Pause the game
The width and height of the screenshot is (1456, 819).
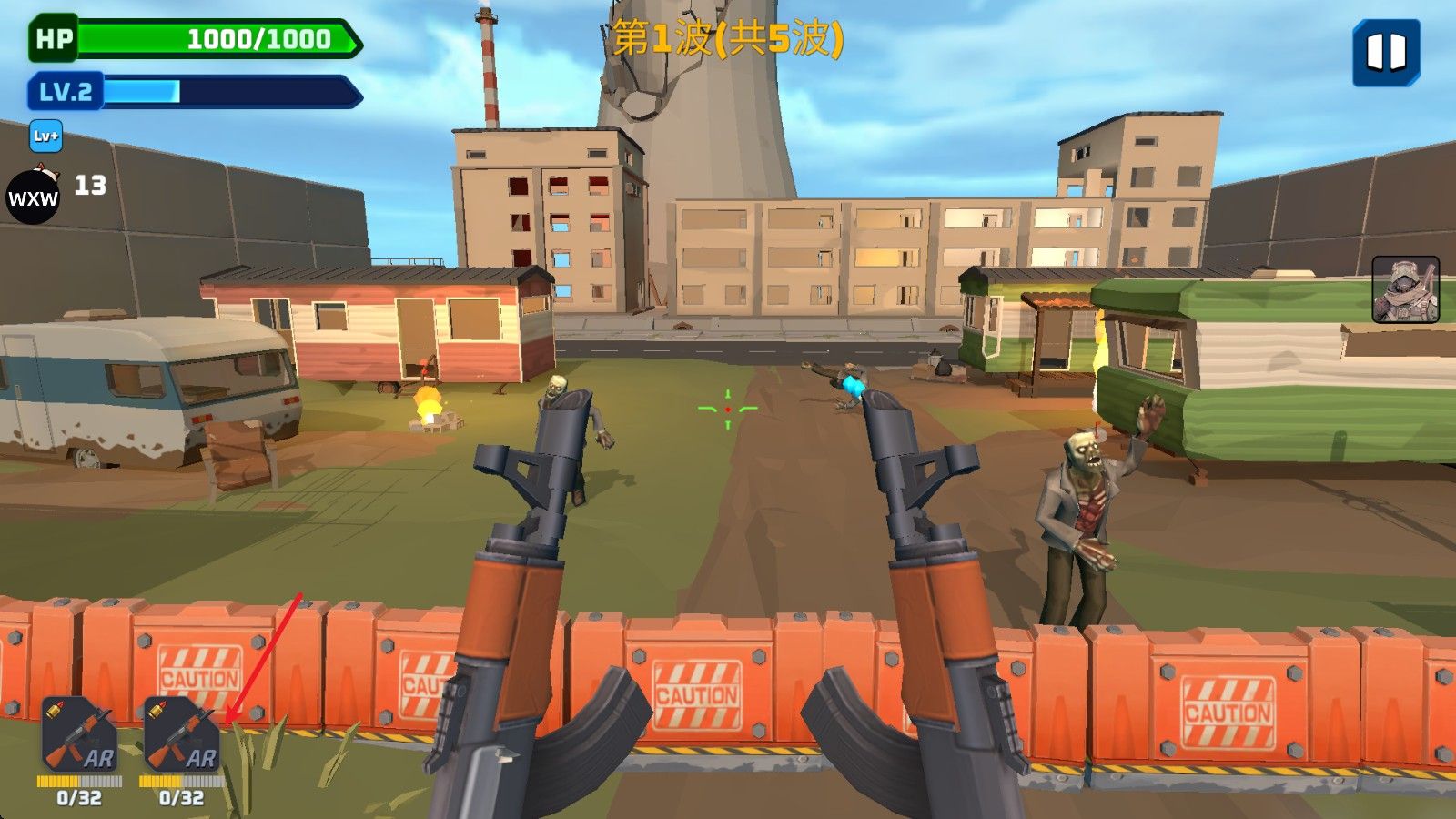coord(1386,53)
